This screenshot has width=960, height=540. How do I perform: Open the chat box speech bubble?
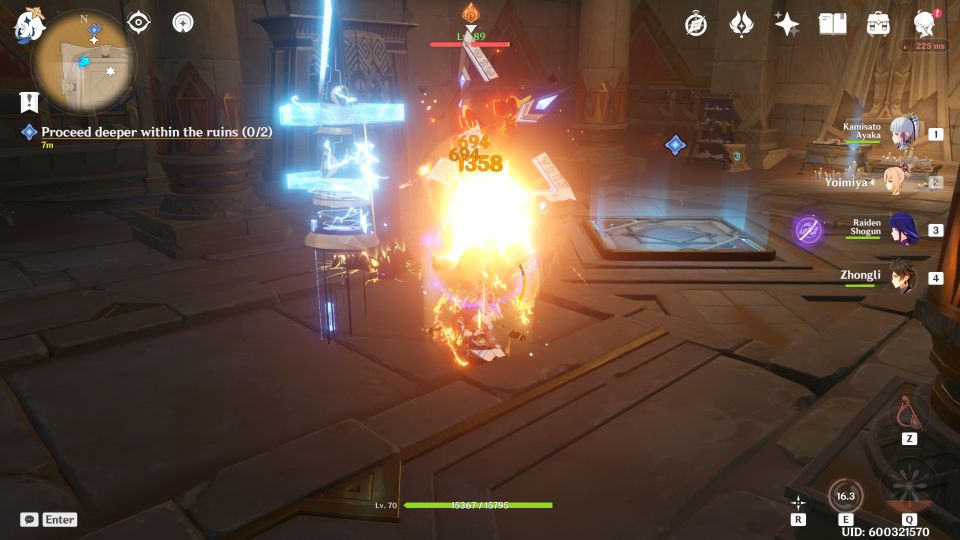(30, 520)
